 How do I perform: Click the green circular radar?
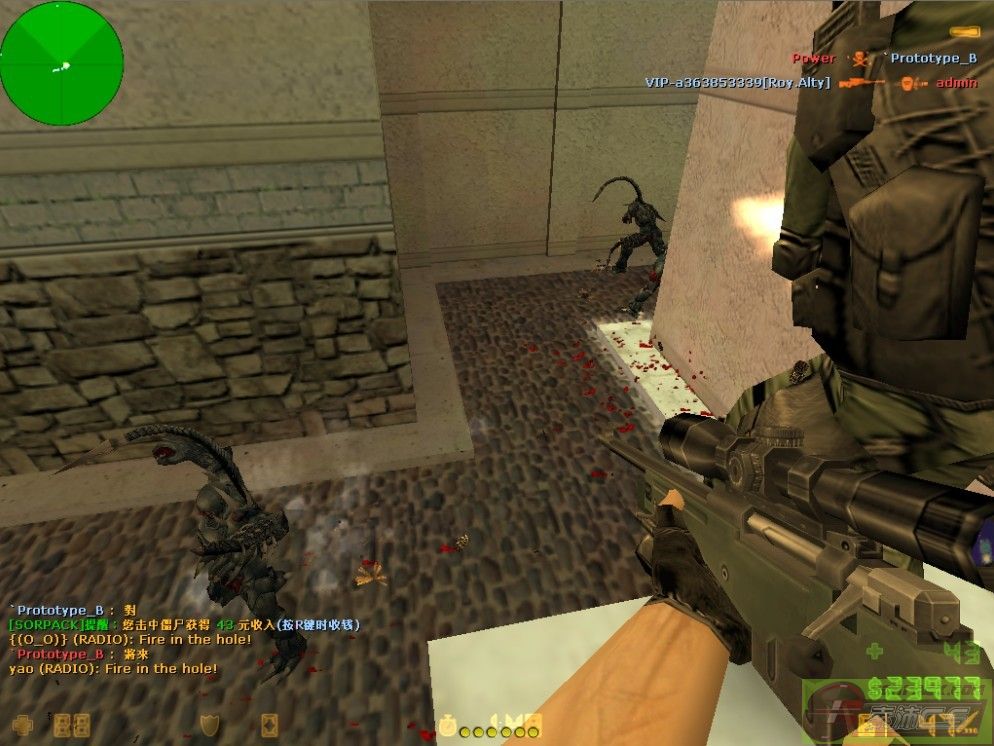(62, 64)
